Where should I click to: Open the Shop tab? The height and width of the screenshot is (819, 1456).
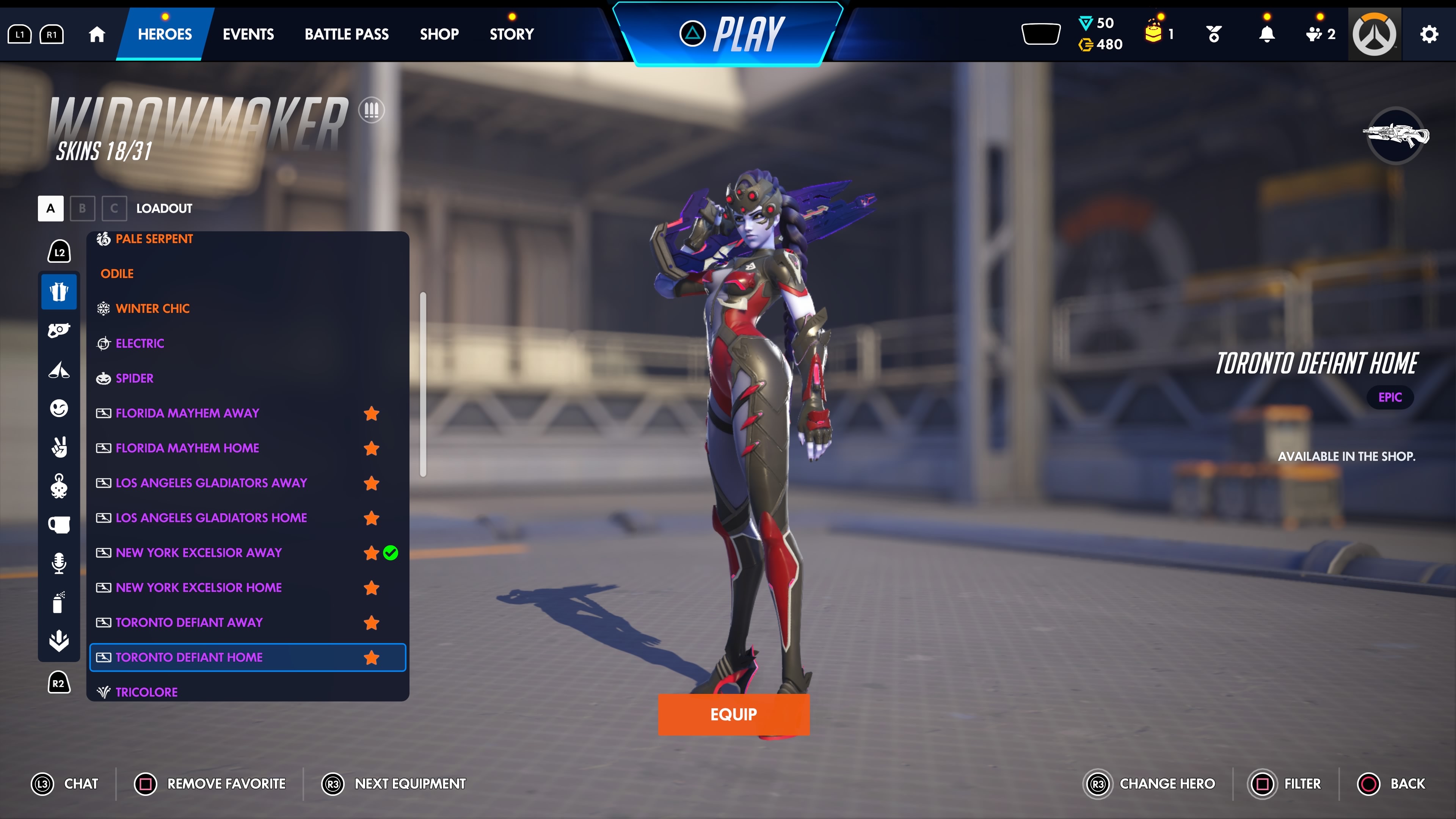coord(439,34)
